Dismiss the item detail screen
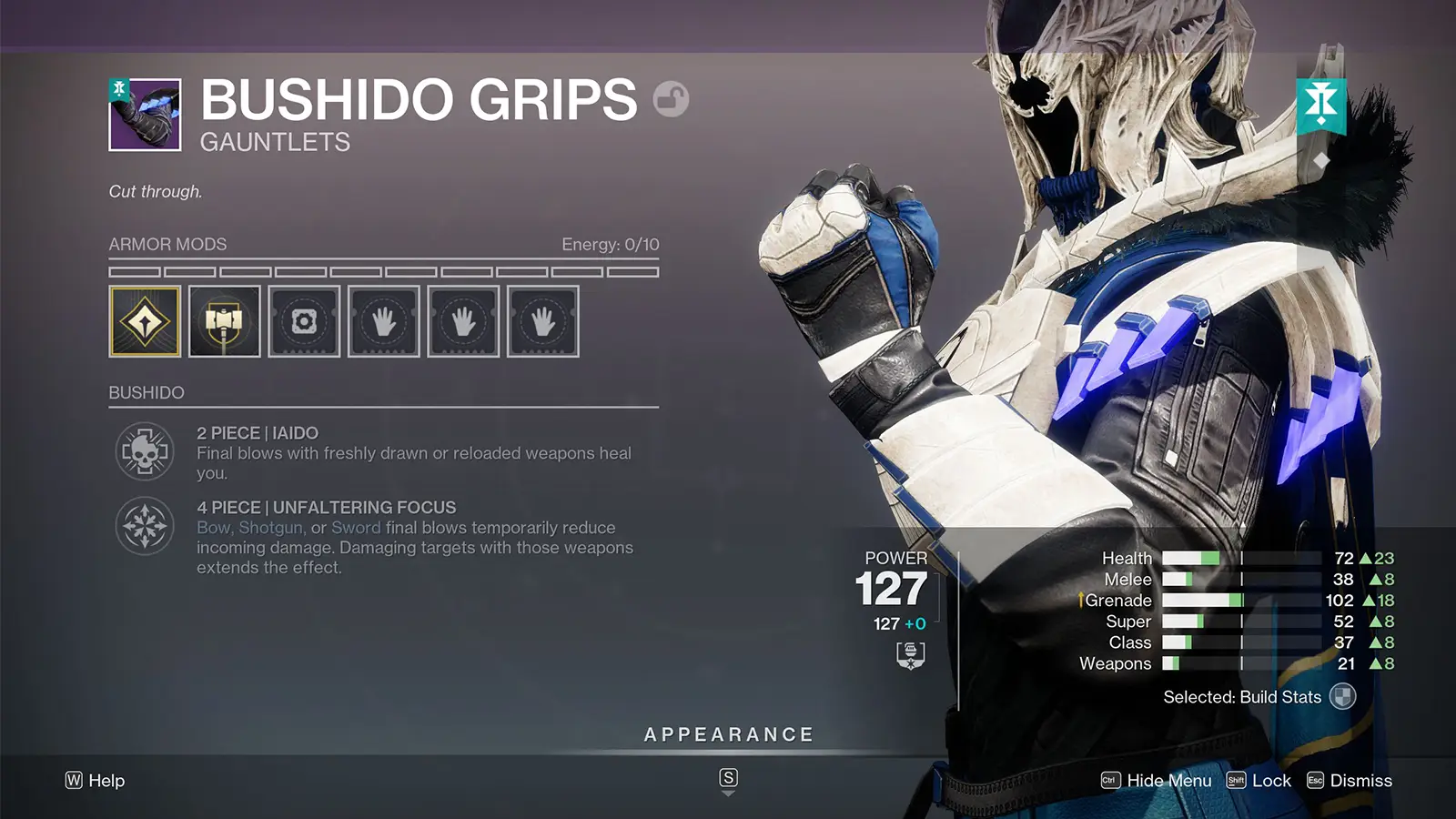The height and width of the screenshot is (819, 1456). click(x=1357, y=781)
